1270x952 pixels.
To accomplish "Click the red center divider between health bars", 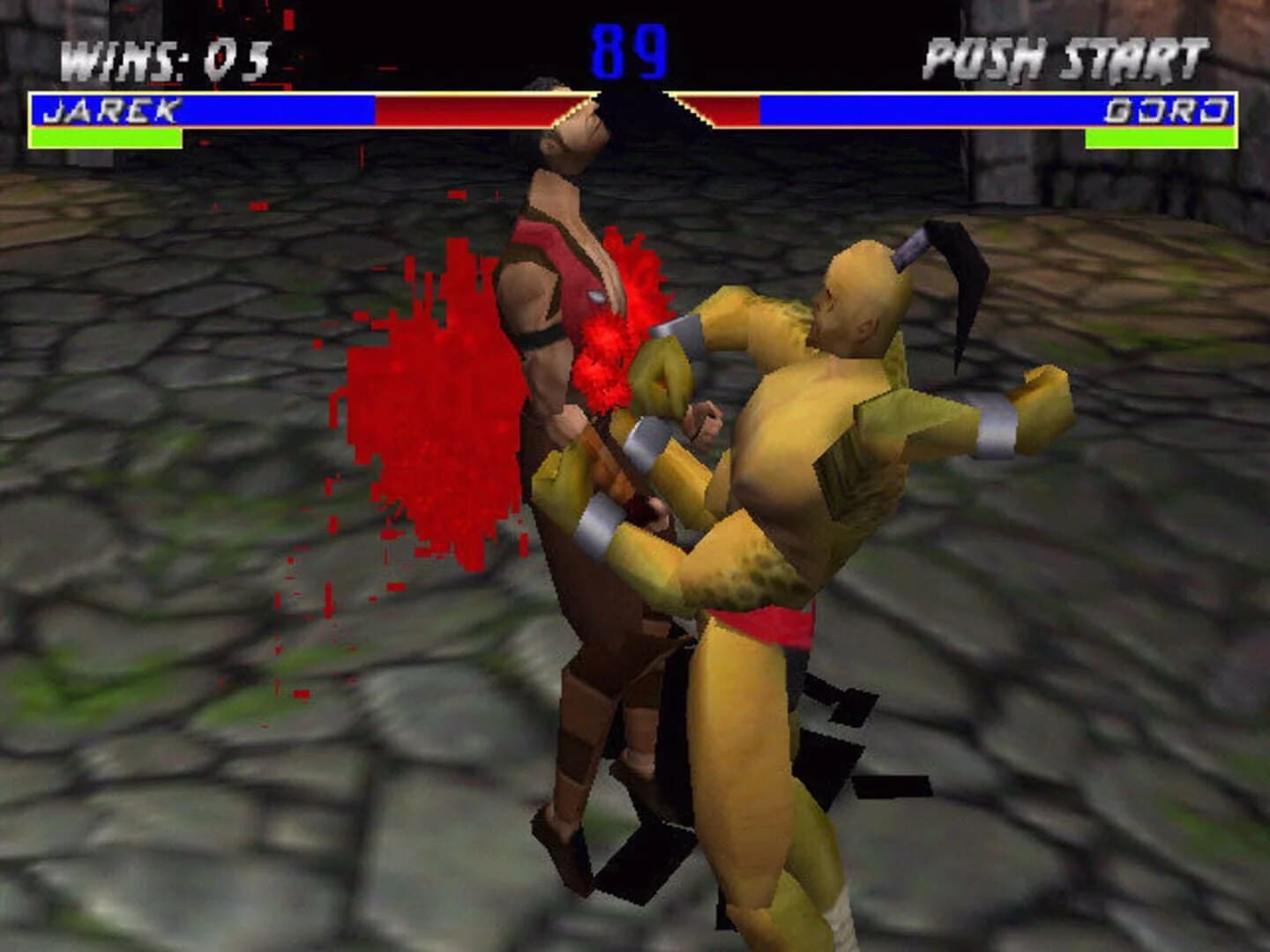I will pyautogui.click(x=633, y=109).
